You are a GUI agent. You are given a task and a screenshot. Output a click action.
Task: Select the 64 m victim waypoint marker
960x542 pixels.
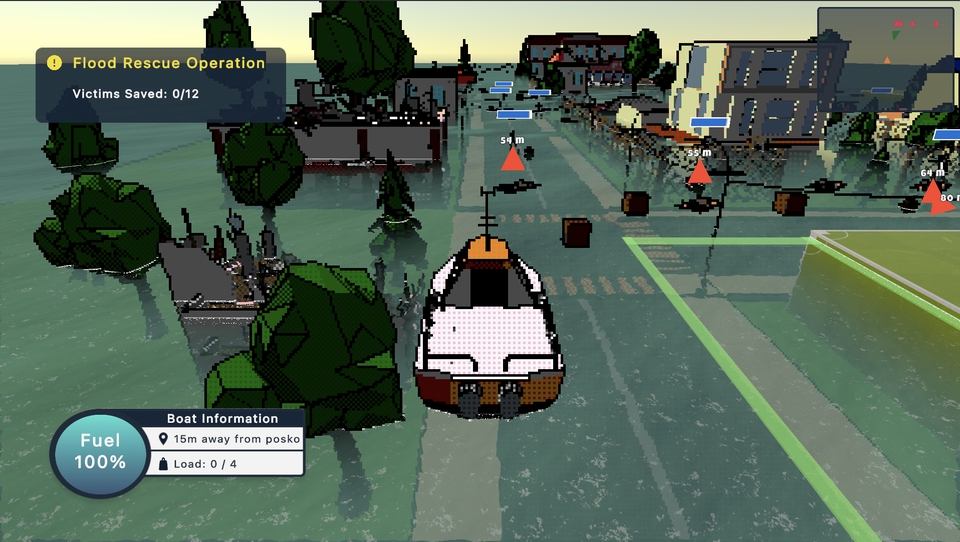pos(932,190)
